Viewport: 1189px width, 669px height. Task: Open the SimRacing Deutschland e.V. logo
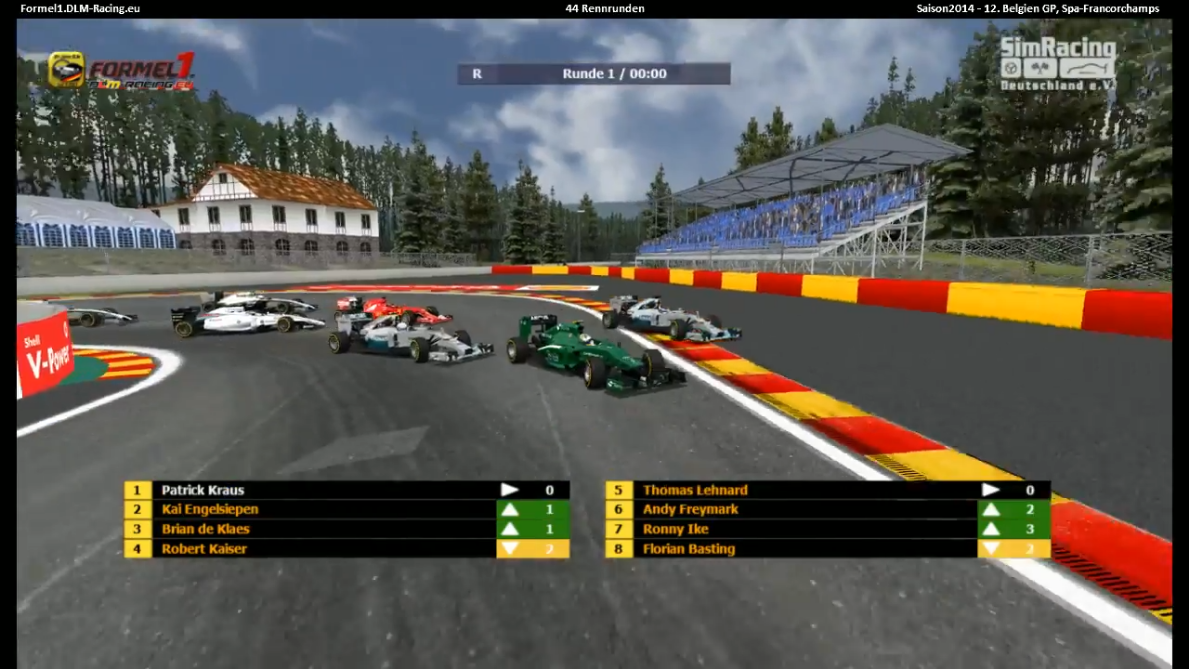pyautogui.click(x=1058, y=65)
